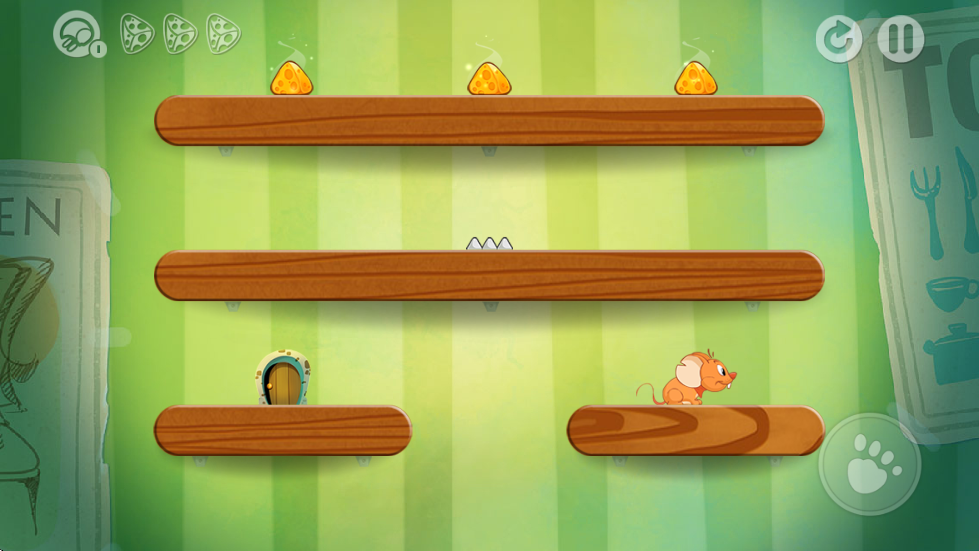Click the round mouse icon with counter badge
Viewport: 979px width, 551px height.
tap(77, 33)
